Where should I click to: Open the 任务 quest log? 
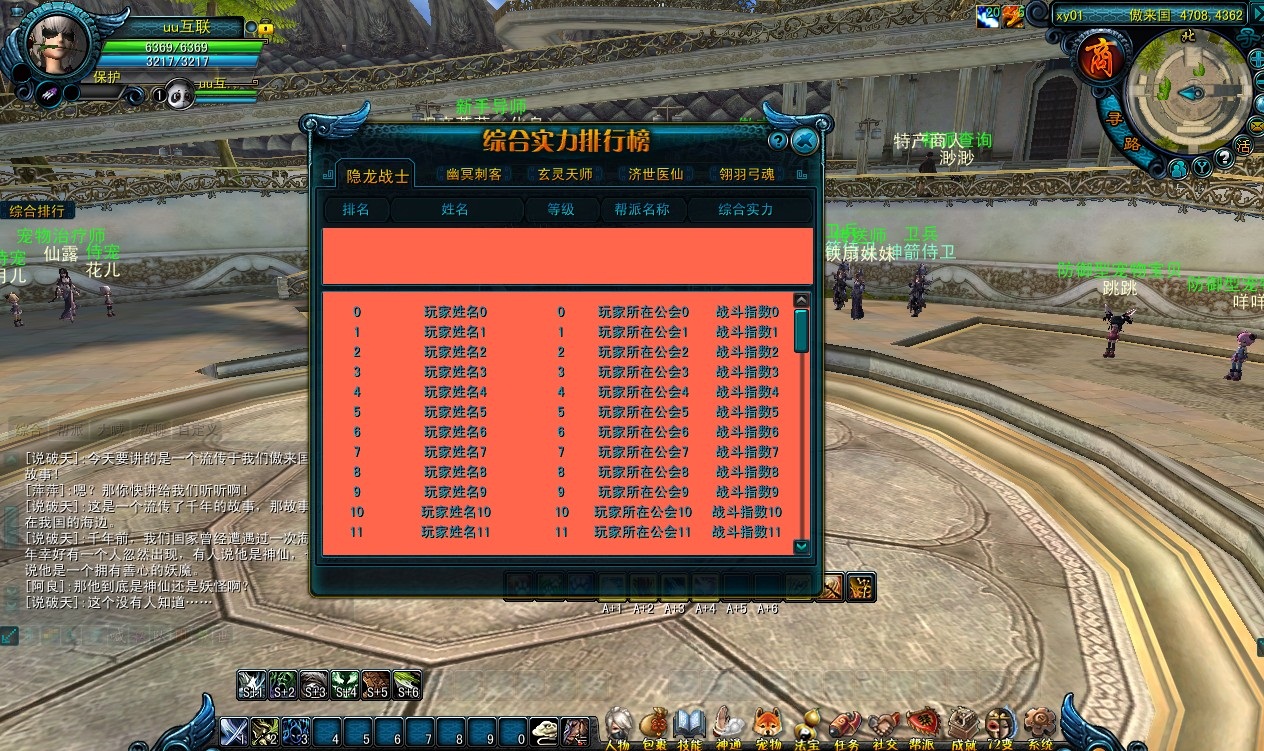pos(845,726)
